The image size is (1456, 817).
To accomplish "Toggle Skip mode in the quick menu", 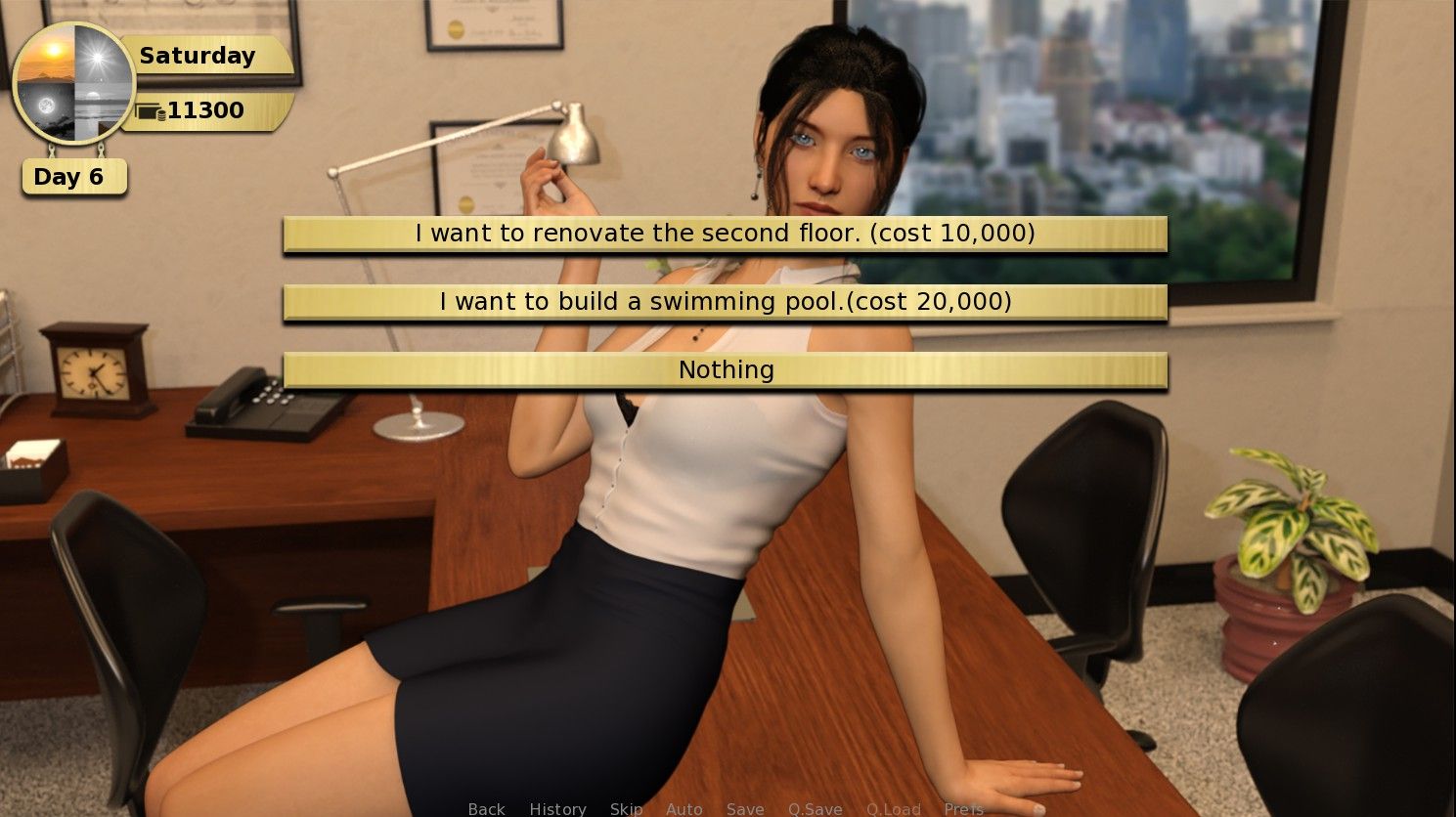I will [x=626, y=809].
